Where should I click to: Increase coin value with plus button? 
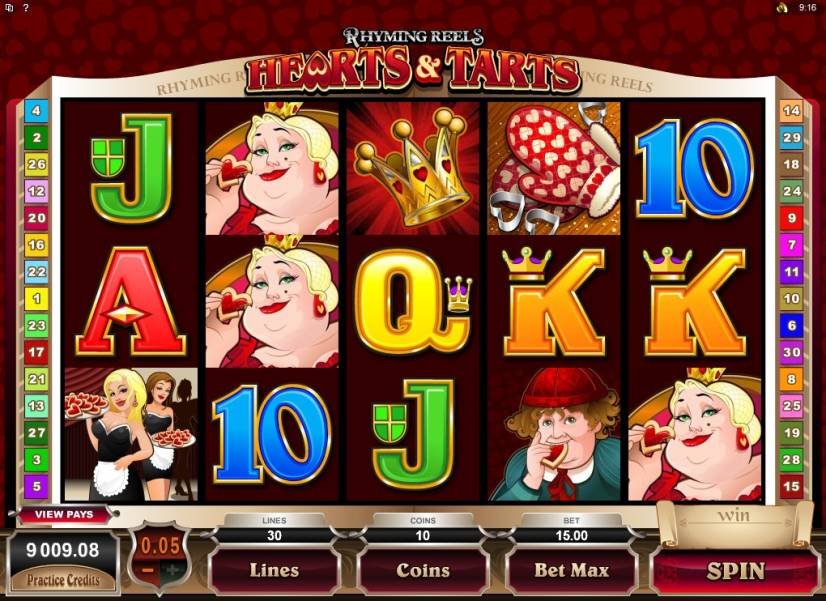[176, 569]
